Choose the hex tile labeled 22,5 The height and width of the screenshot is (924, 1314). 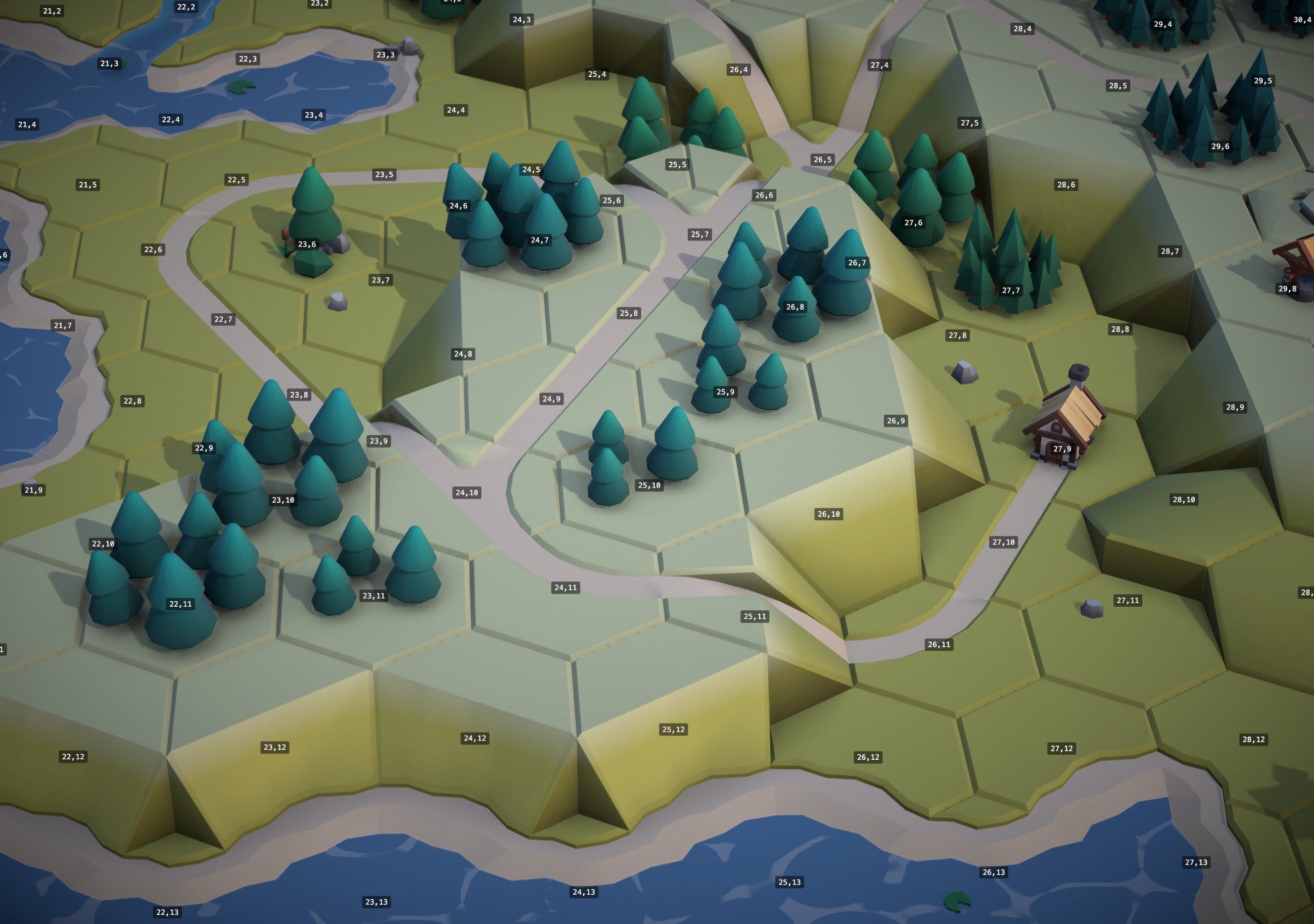click(x=237, y=180)
